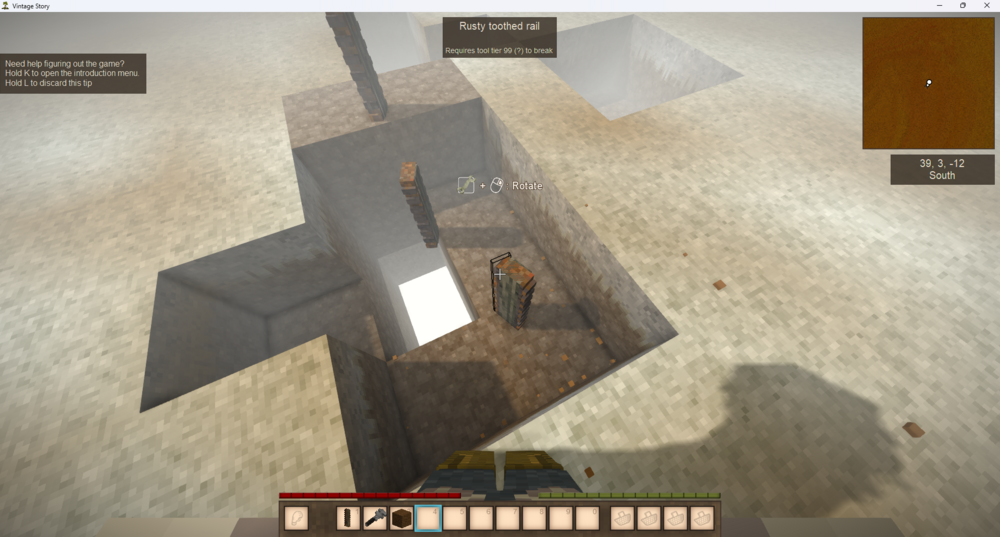Screen dimensions: 1000x537
Task: Select the rusty toothed rail hotbar slot
Action: (x=348, y=518)
